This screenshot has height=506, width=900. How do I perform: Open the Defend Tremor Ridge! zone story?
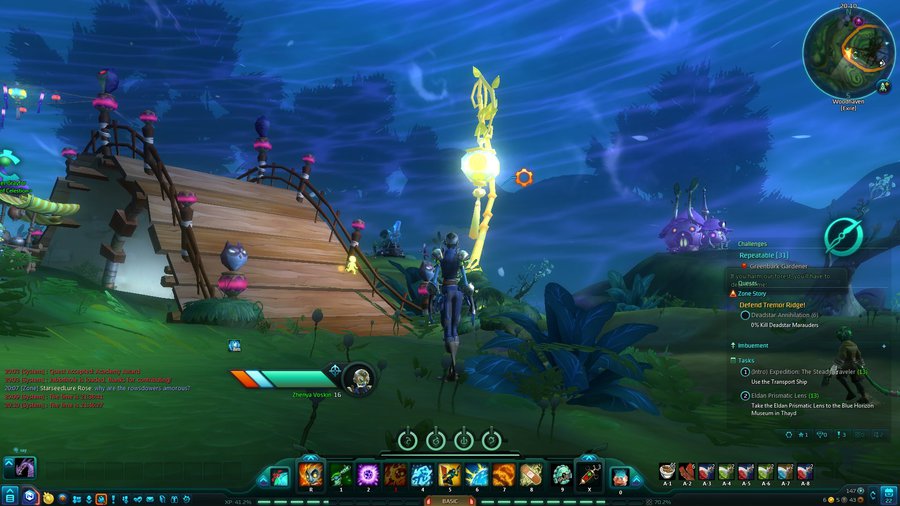(772, 303)
